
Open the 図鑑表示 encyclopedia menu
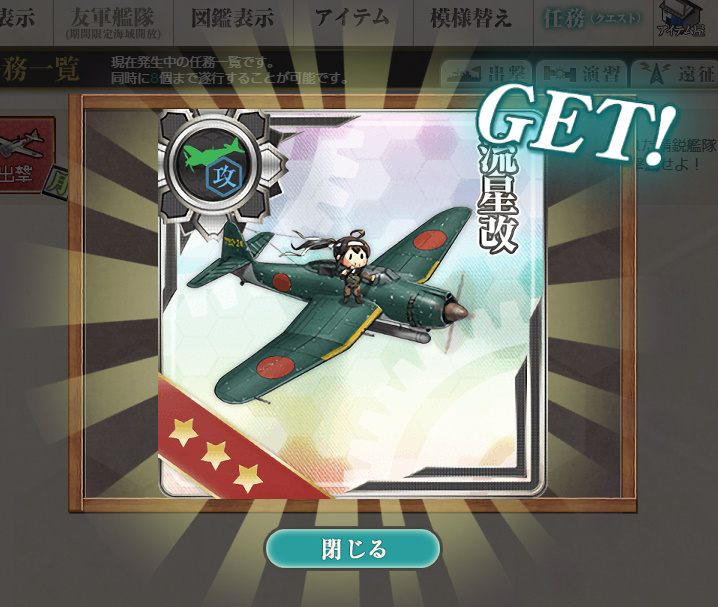(x=233, y=20)
